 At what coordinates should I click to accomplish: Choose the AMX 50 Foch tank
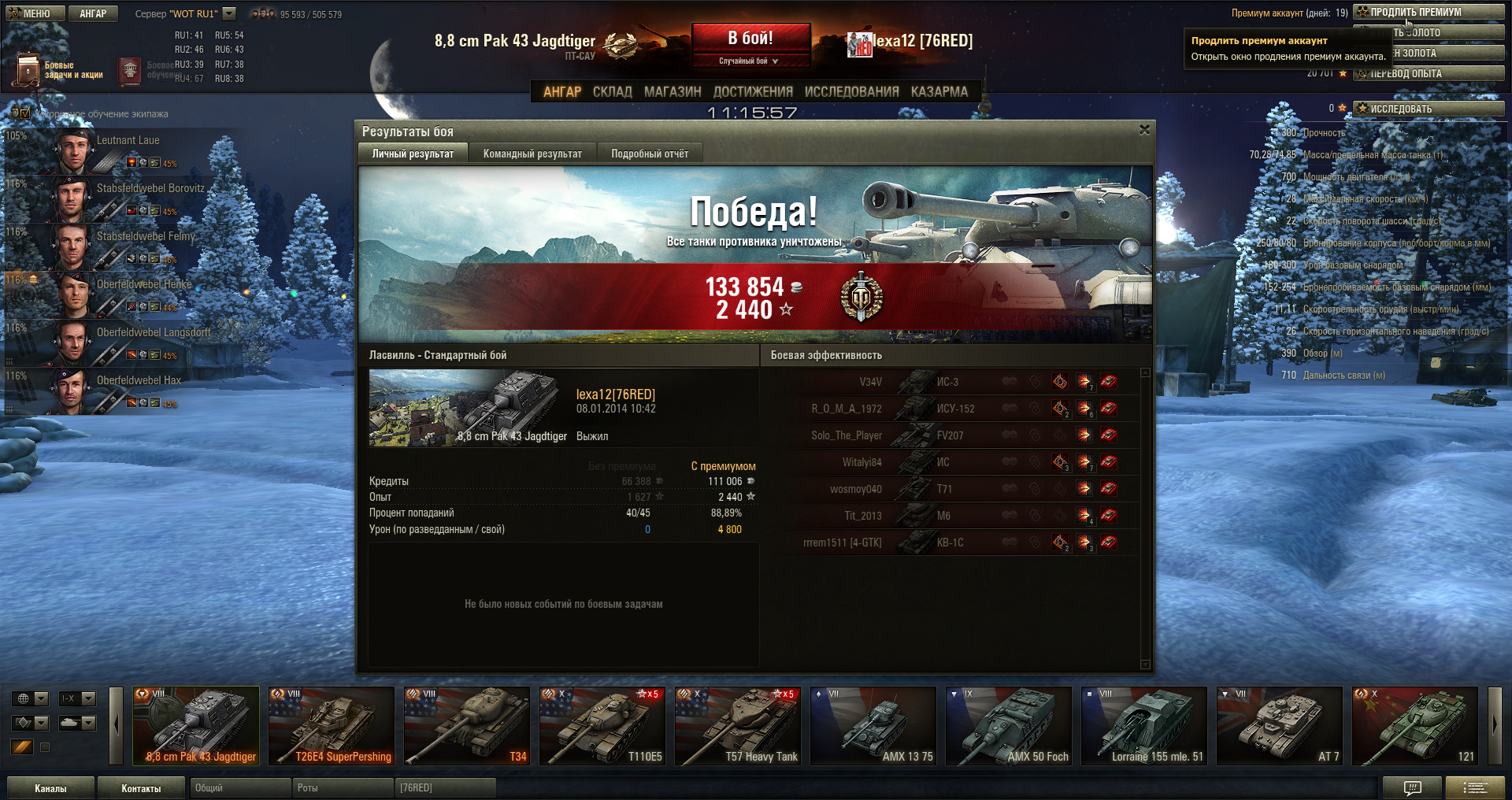coord(1009,726)
